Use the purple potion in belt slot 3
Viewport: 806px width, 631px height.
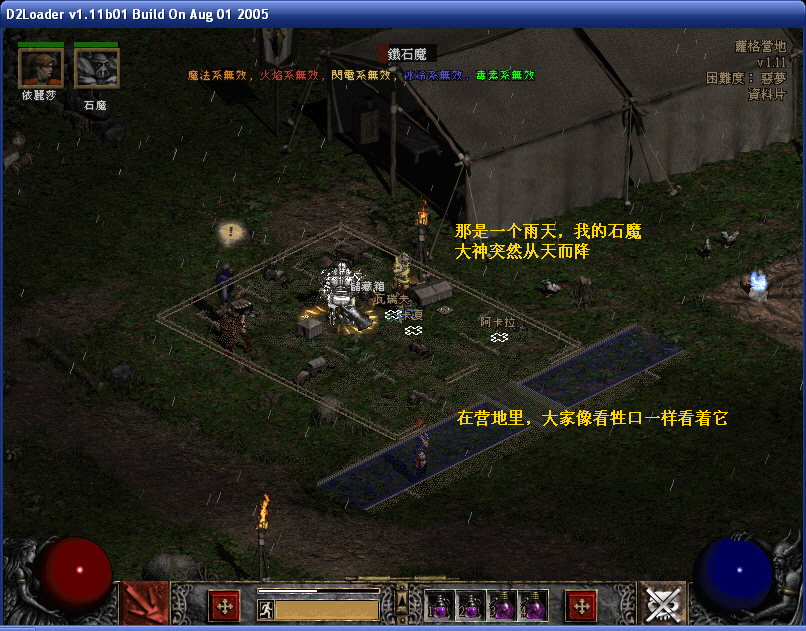(x=501, y=605)
